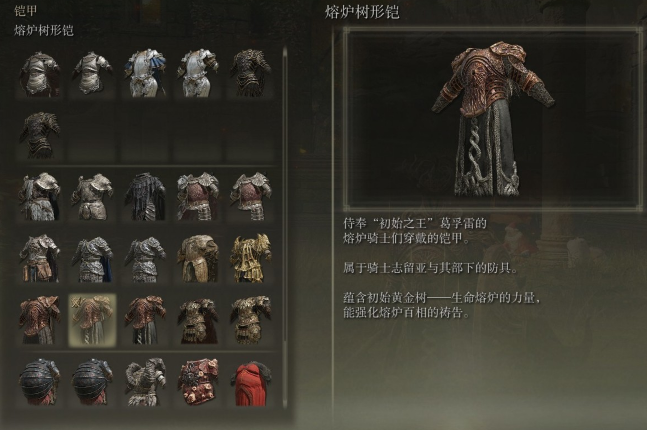
Task: Choose the white armor with blue cape
Action: point(144,73)
